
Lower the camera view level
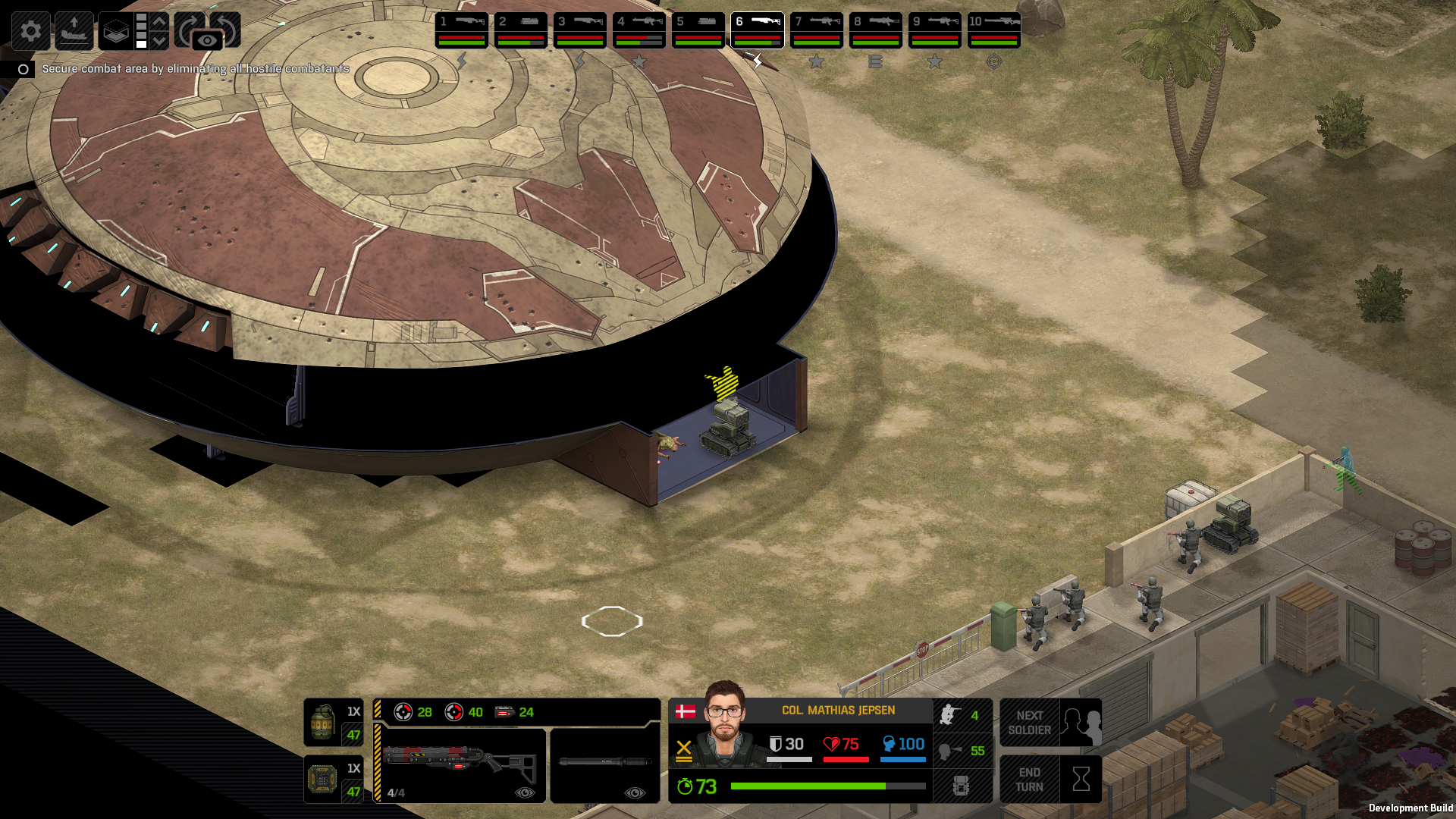159,40
